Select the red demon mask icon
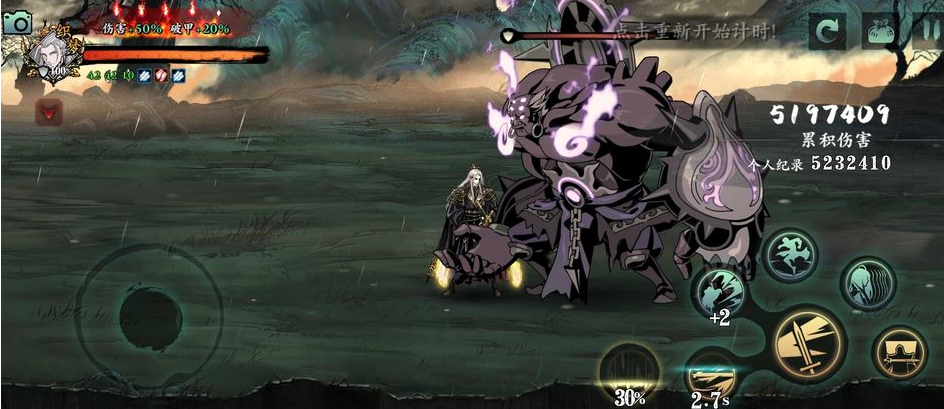The image size is (944, 409). point(47,112)
